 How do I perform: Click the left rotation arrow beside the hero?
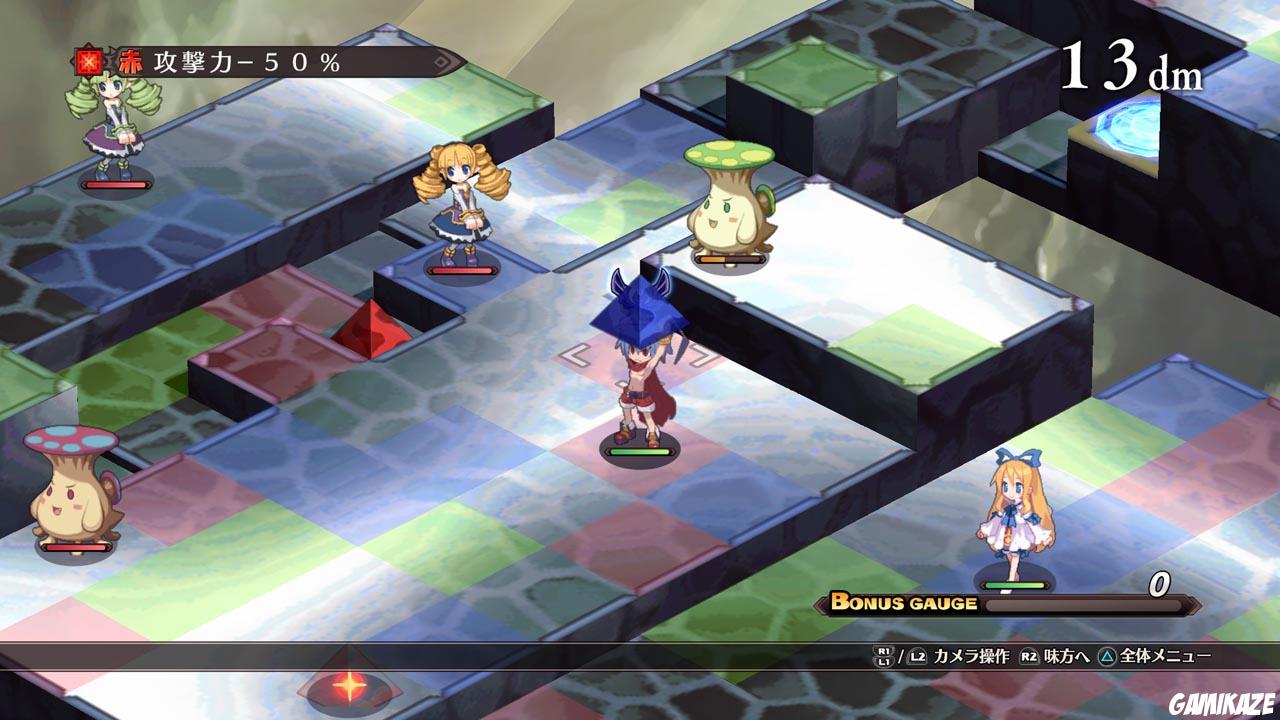point(575,353)
